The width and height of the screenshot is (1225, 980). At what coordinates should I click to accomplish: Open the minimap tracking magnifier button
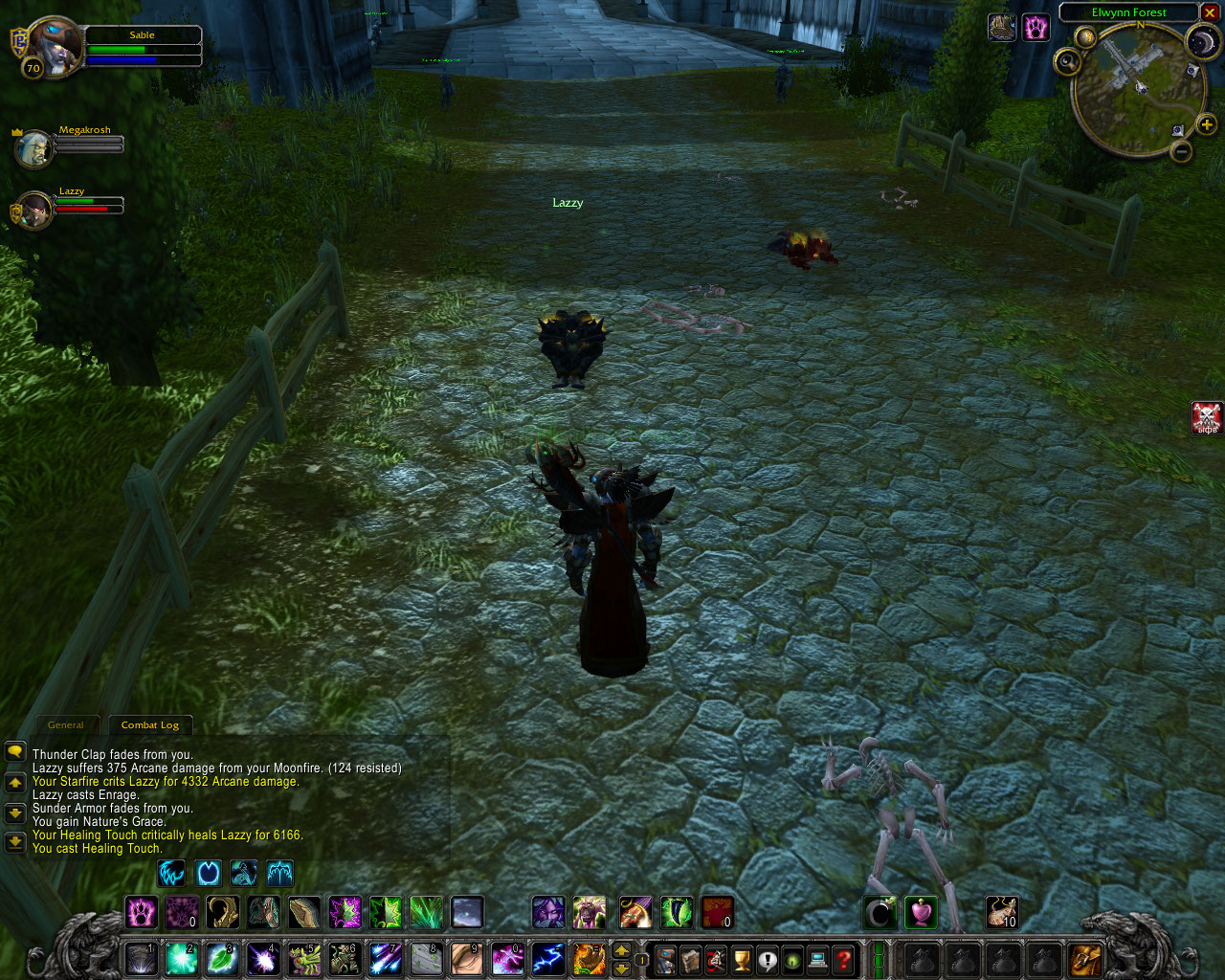coord(1068,63)
